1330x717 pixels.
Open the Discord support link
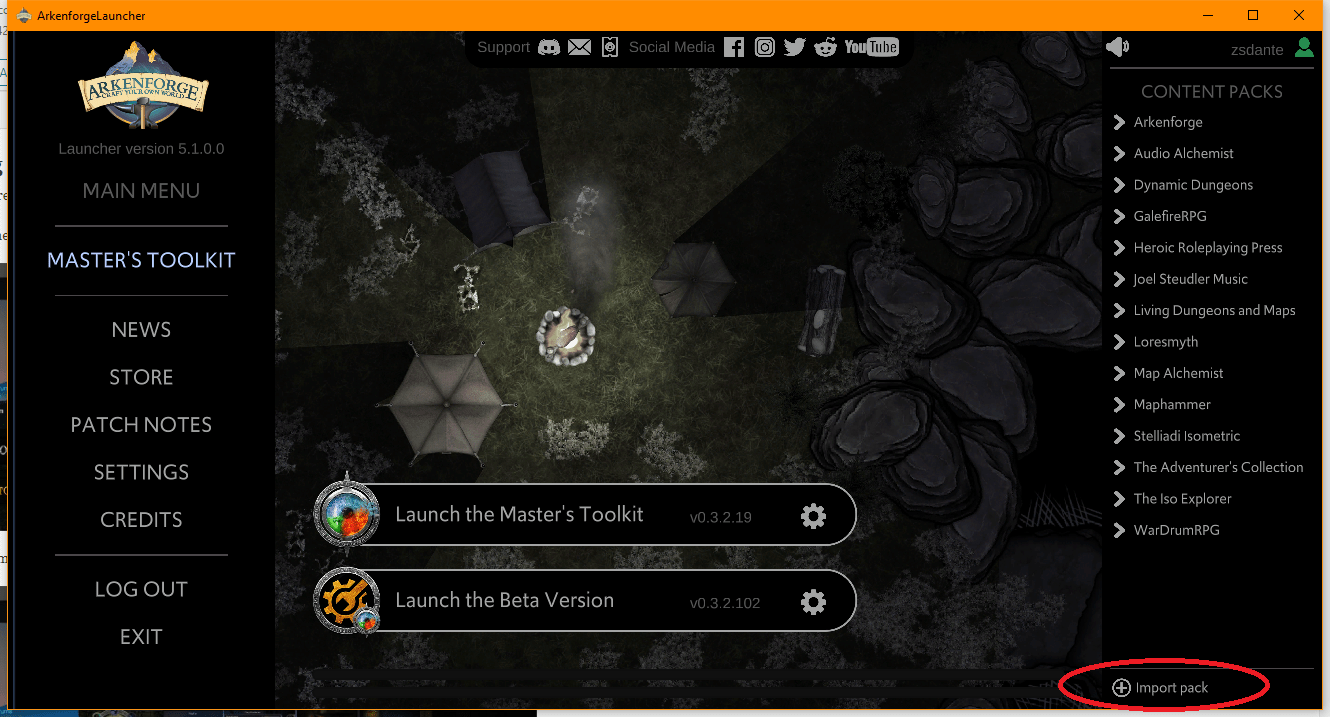[549, 47]
